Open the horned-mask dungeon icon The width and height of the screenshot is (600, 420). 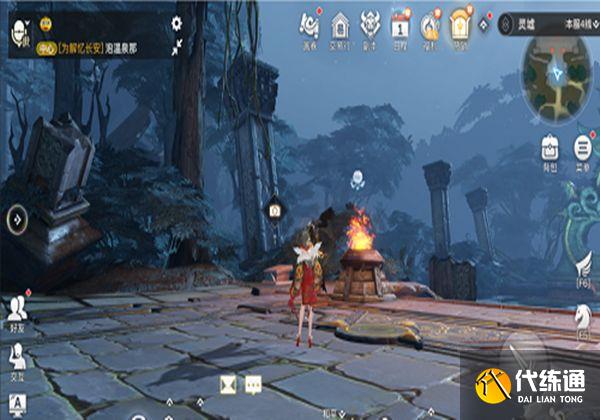(370, 24)
